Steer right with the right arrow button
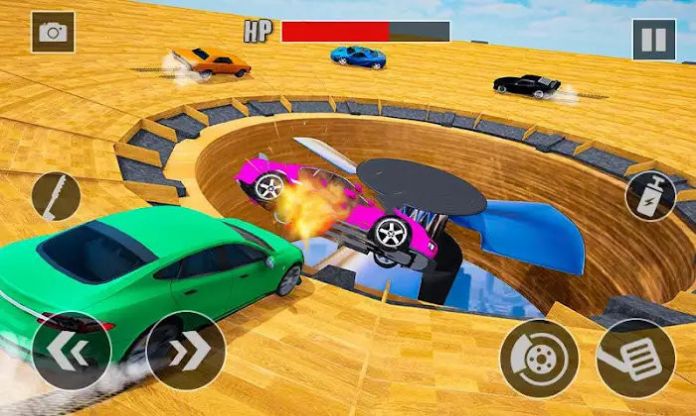Image resolution: width=696 pixels, height=416 pixels. [x=186, y=350]
